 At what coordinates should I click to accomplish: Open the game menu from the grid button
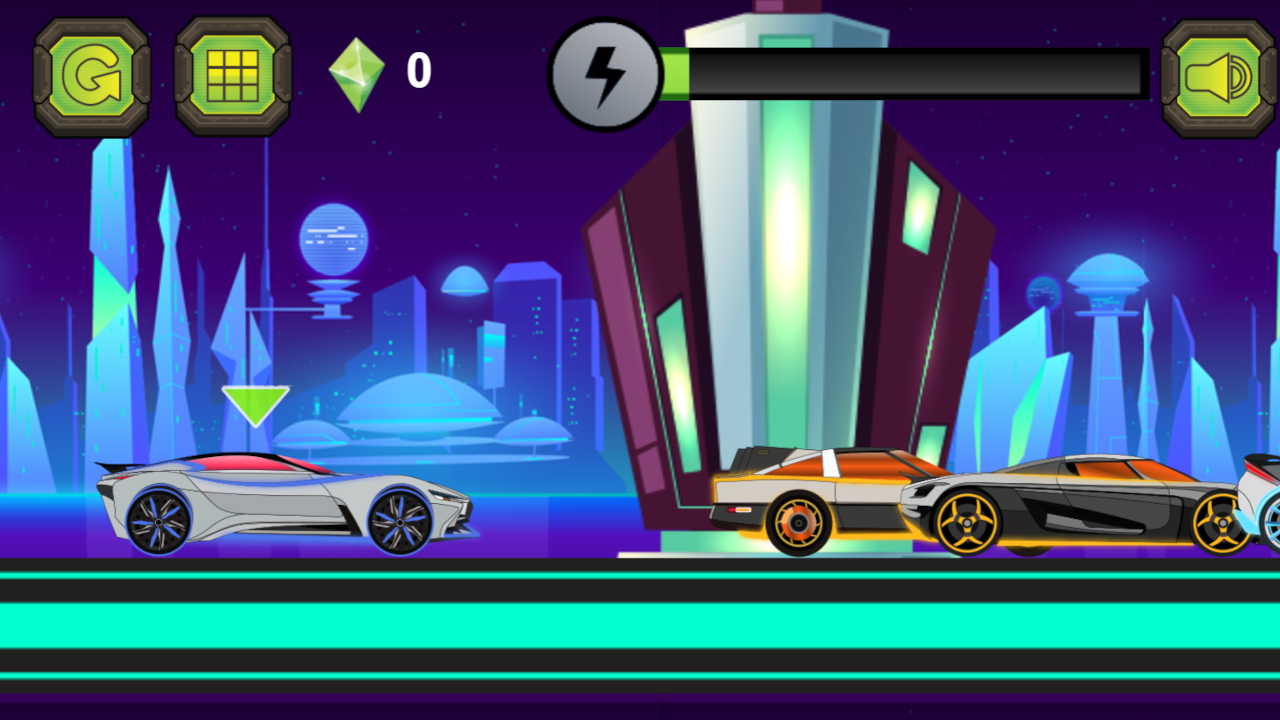tap(230, 75)
